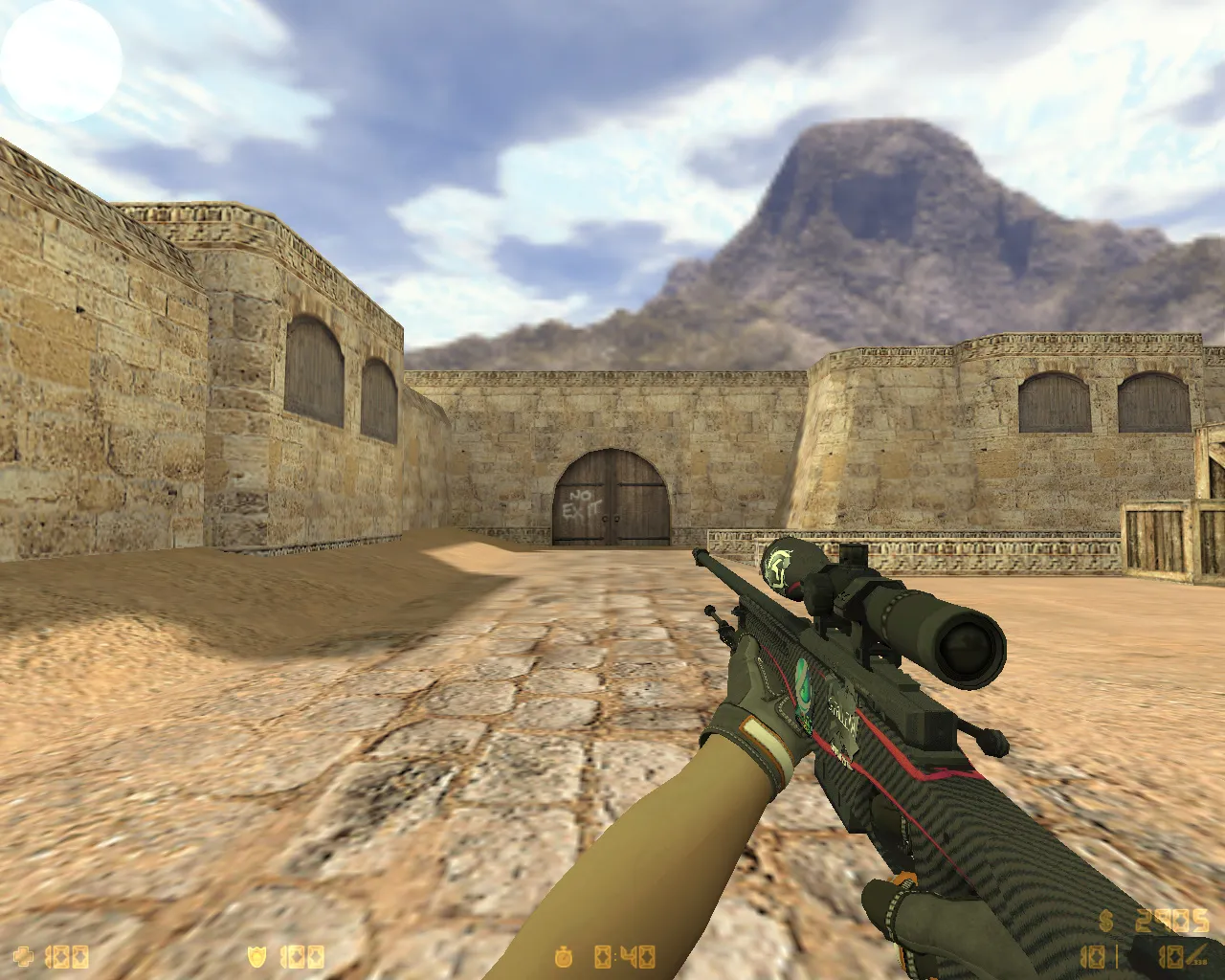The image size is (1225, 980).
Task: Click the dollar sign money icon
Action: tap(1105, 920)
